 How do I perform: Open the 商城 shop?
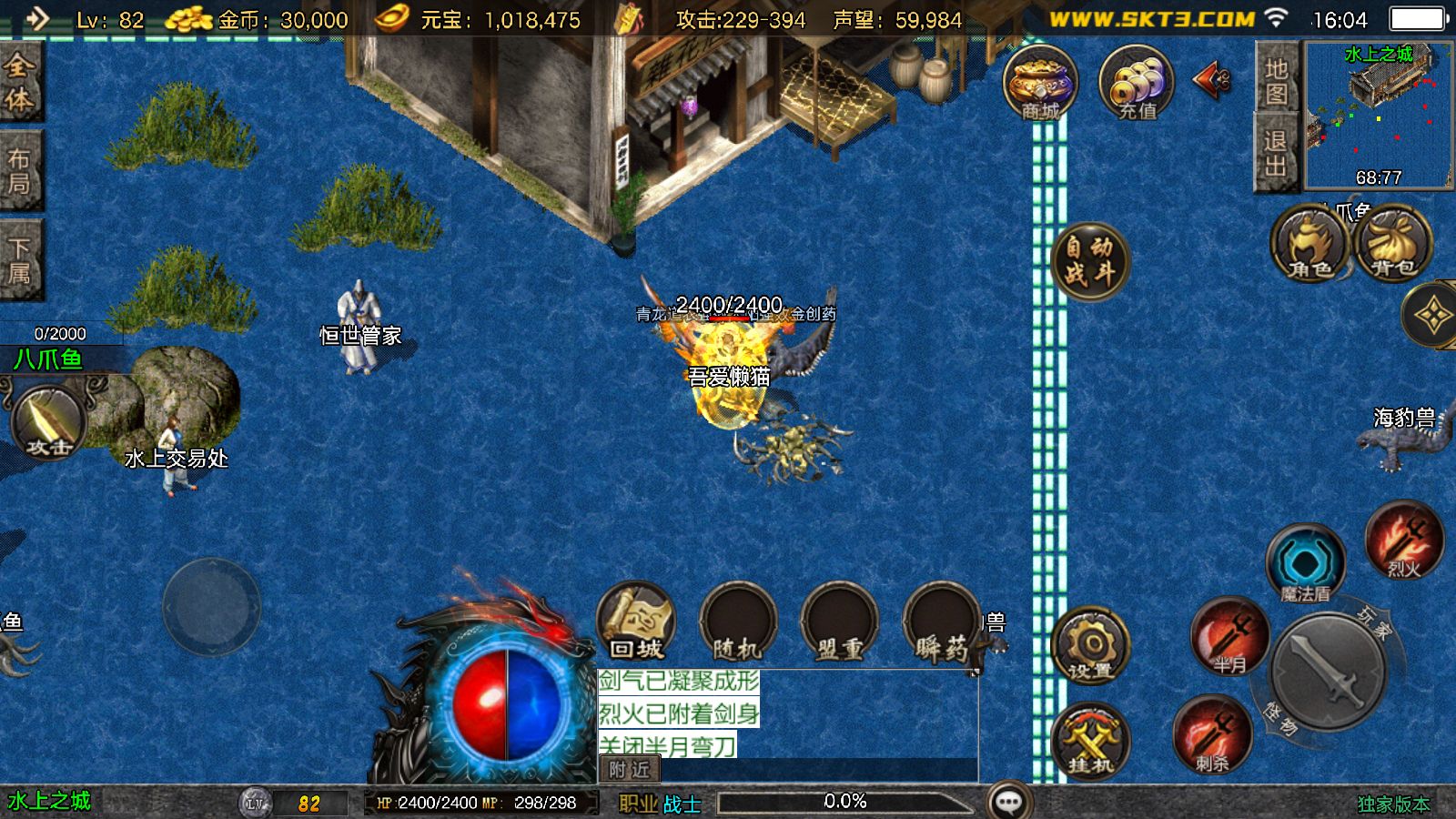[x=1040, y=84]
